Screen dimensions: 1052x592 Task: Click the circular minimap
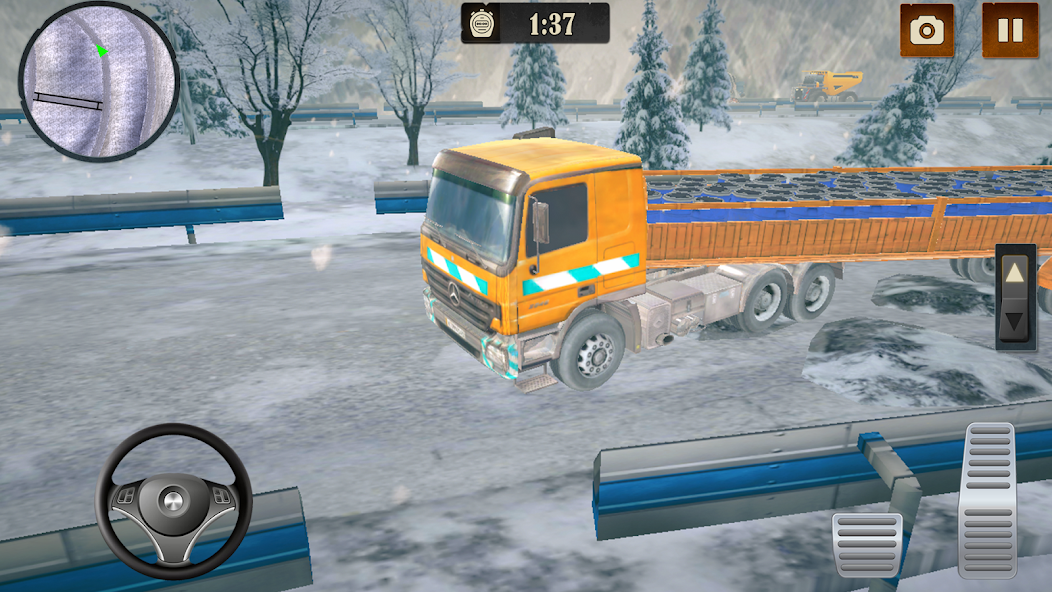point(98,82)
